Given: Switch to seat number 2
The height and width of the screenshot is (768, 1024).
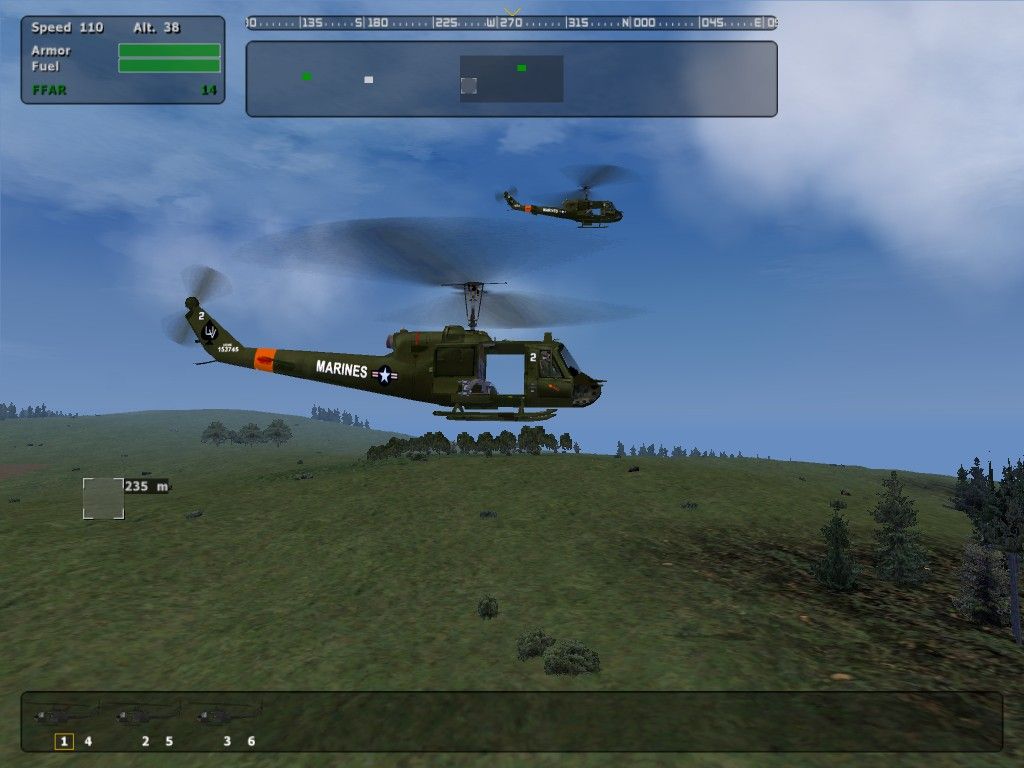Looking at the screenshot, I should (x=145, y=741).
